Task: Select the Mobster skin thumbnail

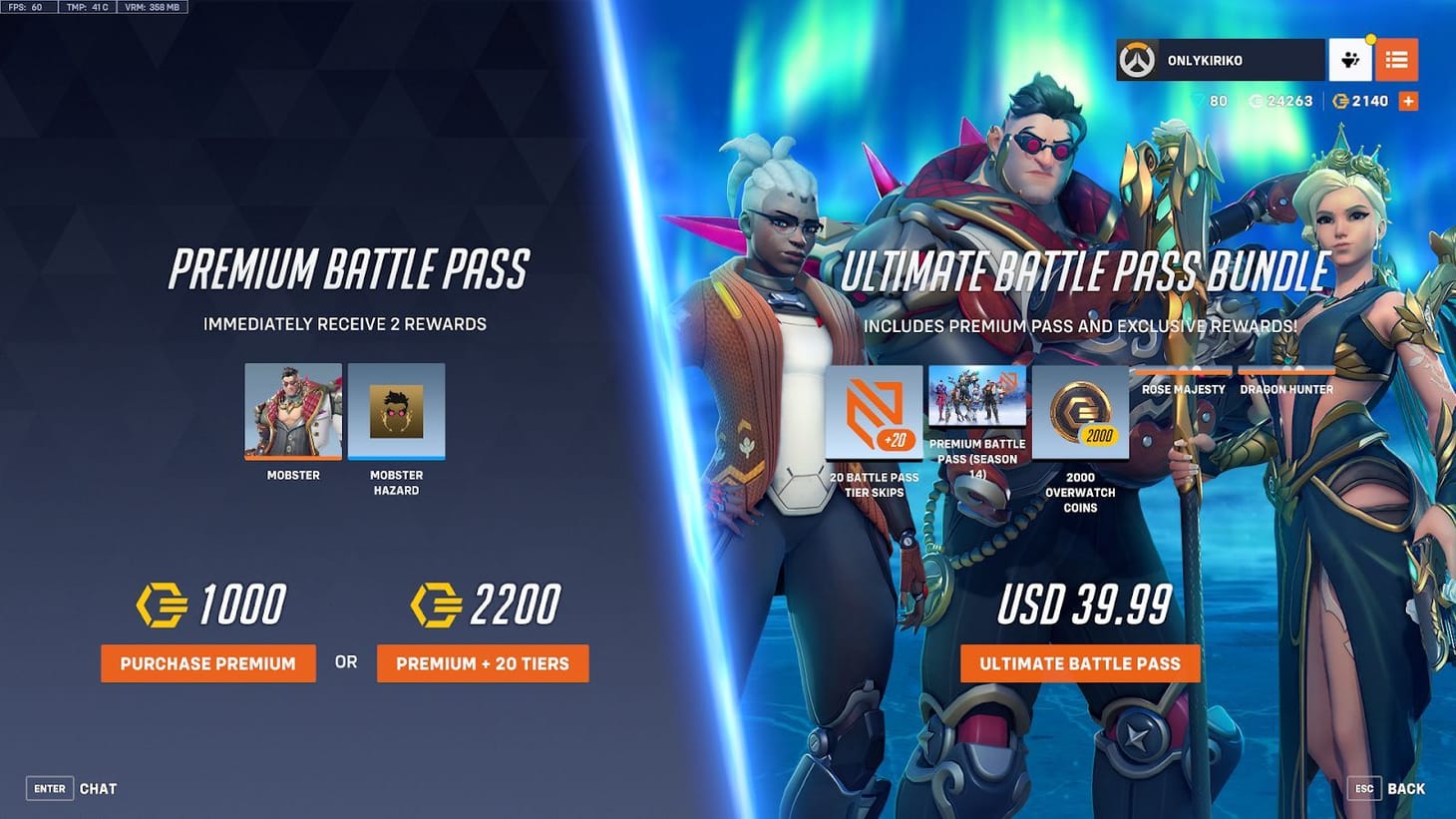Action: [292, 411]
